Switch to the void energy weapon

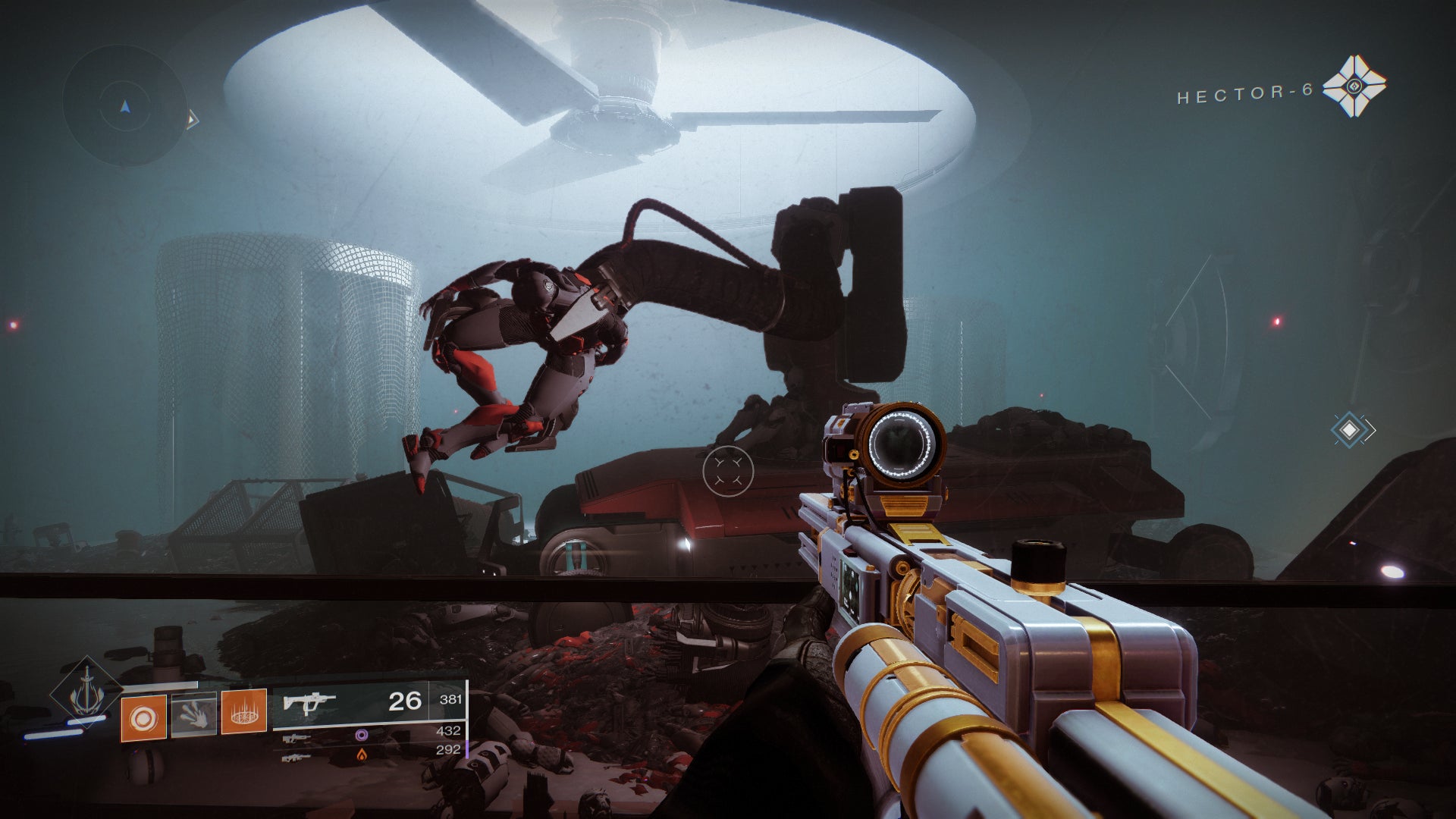[297, 737]
